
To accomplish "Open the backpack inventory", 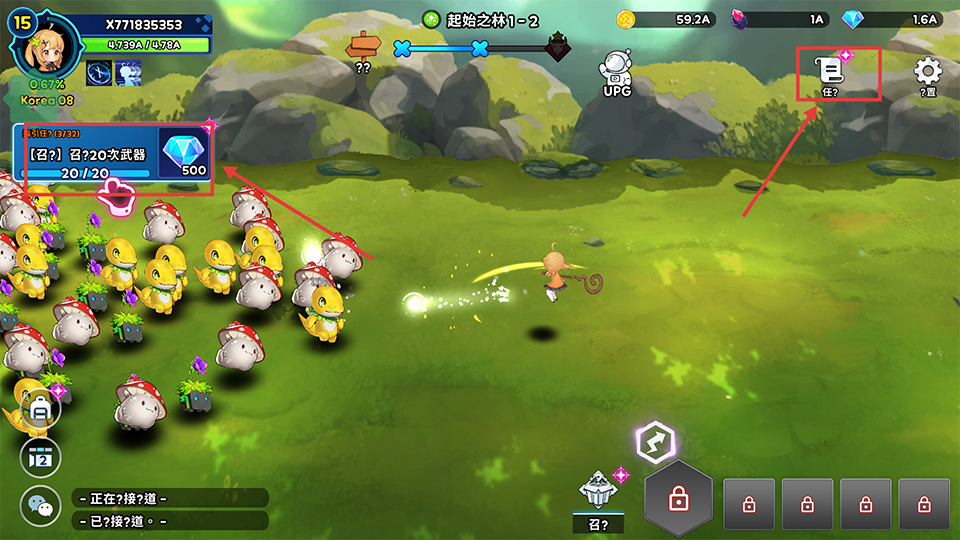I will point(41,409).
